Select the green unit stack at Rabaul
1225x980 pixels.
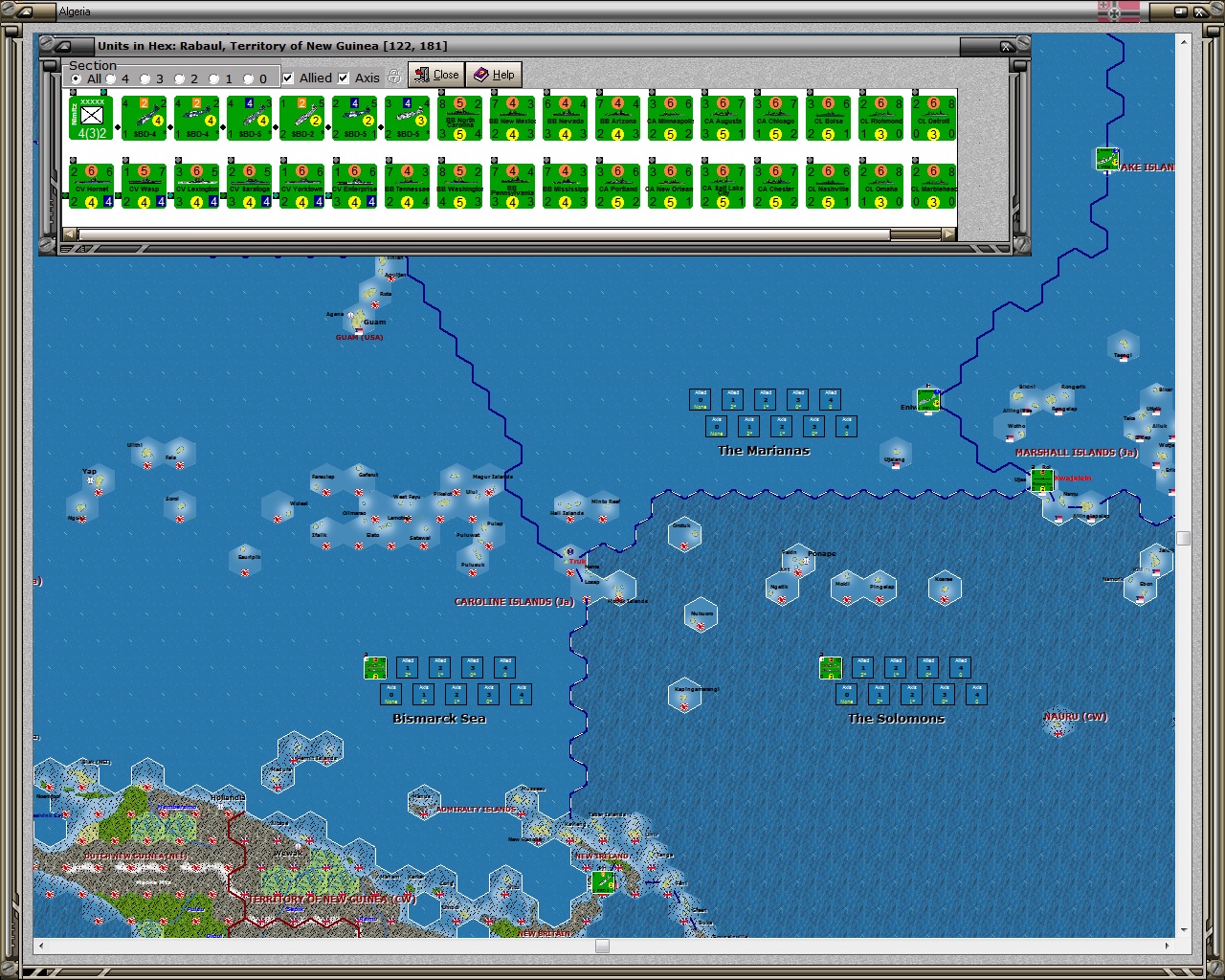[603, 881]
